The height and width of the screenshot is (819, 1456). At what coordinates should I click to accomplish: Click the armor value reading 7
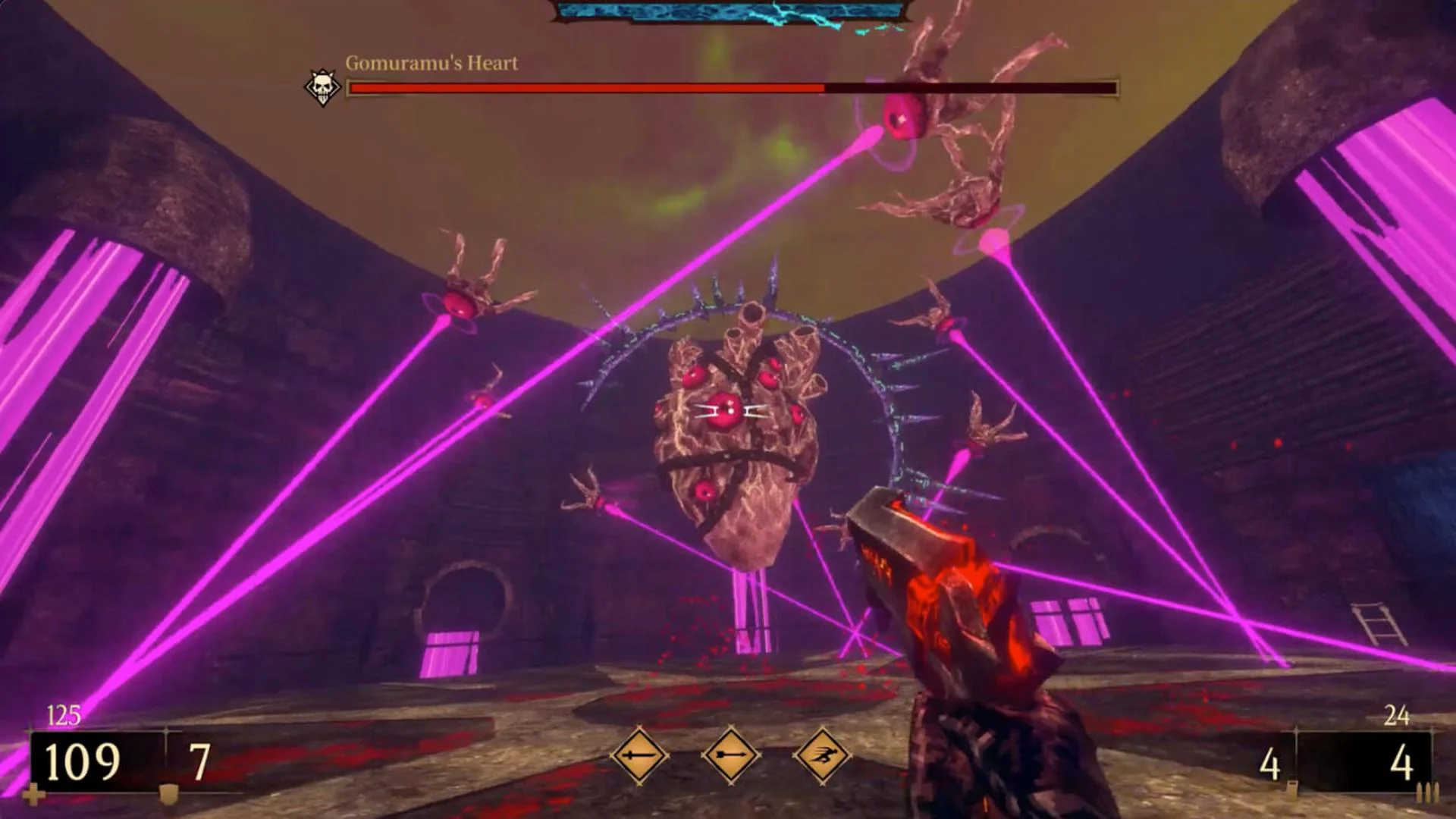pyautogui.click(x=199, y=758)
